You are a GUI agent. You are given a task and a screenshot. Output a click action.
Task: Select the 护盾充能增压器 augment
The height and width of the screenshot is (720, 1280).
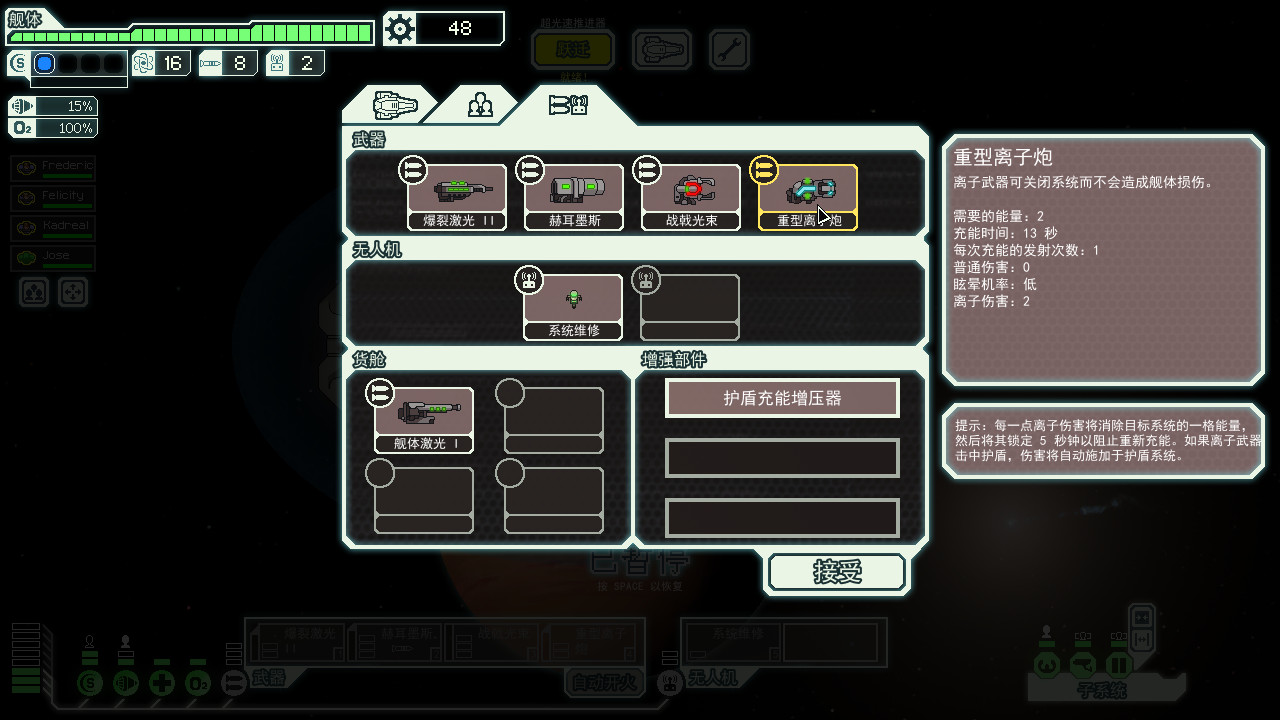coord(782,398)
